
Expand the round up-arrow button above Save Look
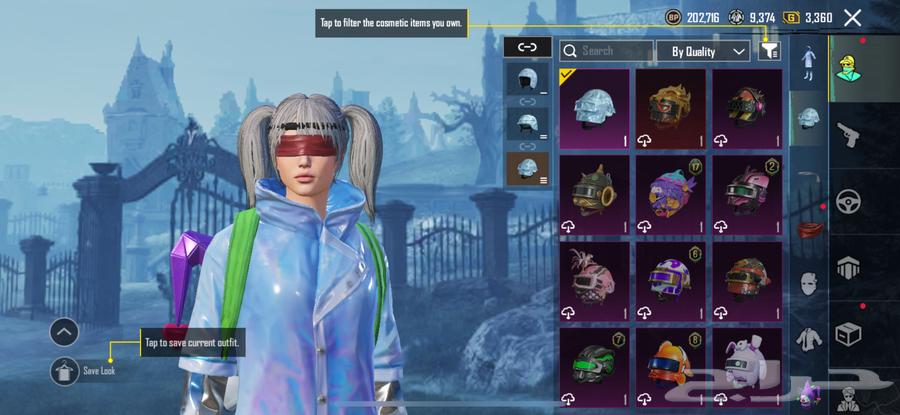64,332
